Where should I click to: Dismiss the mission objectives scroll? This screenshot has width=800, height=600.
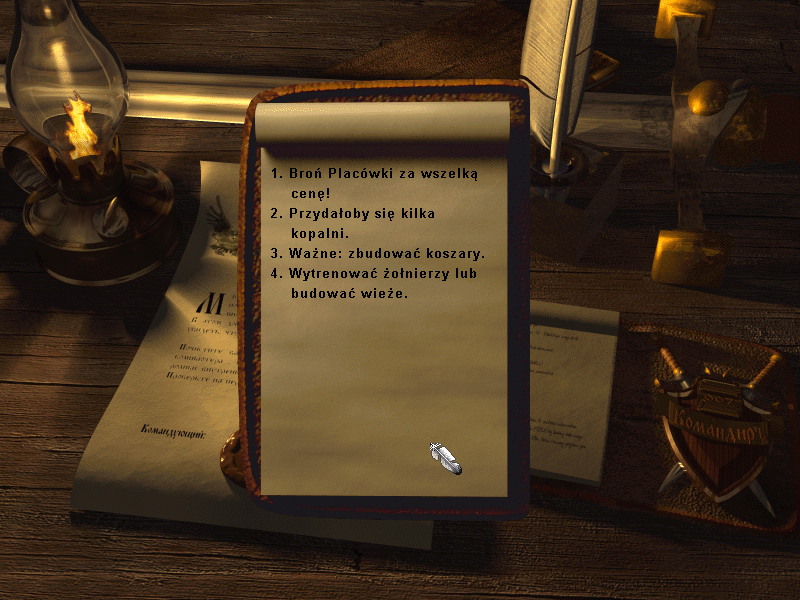[x=444, y=457]
